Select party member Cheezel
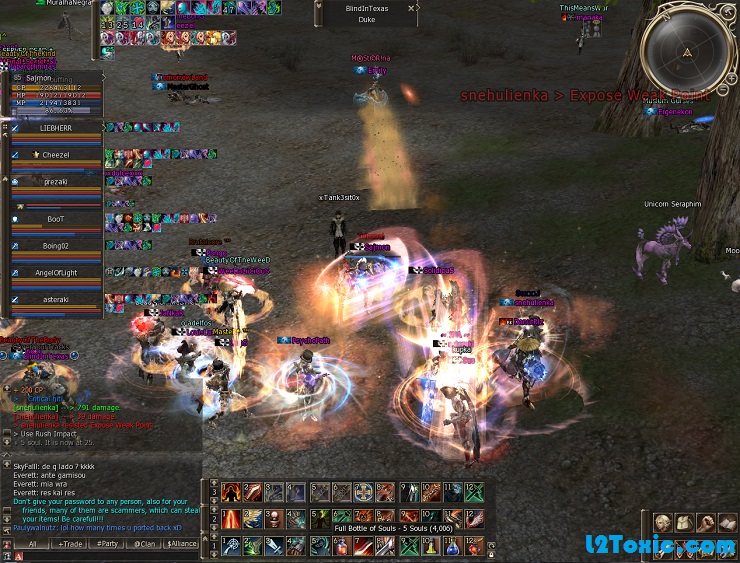 click(x=56, y=155)
